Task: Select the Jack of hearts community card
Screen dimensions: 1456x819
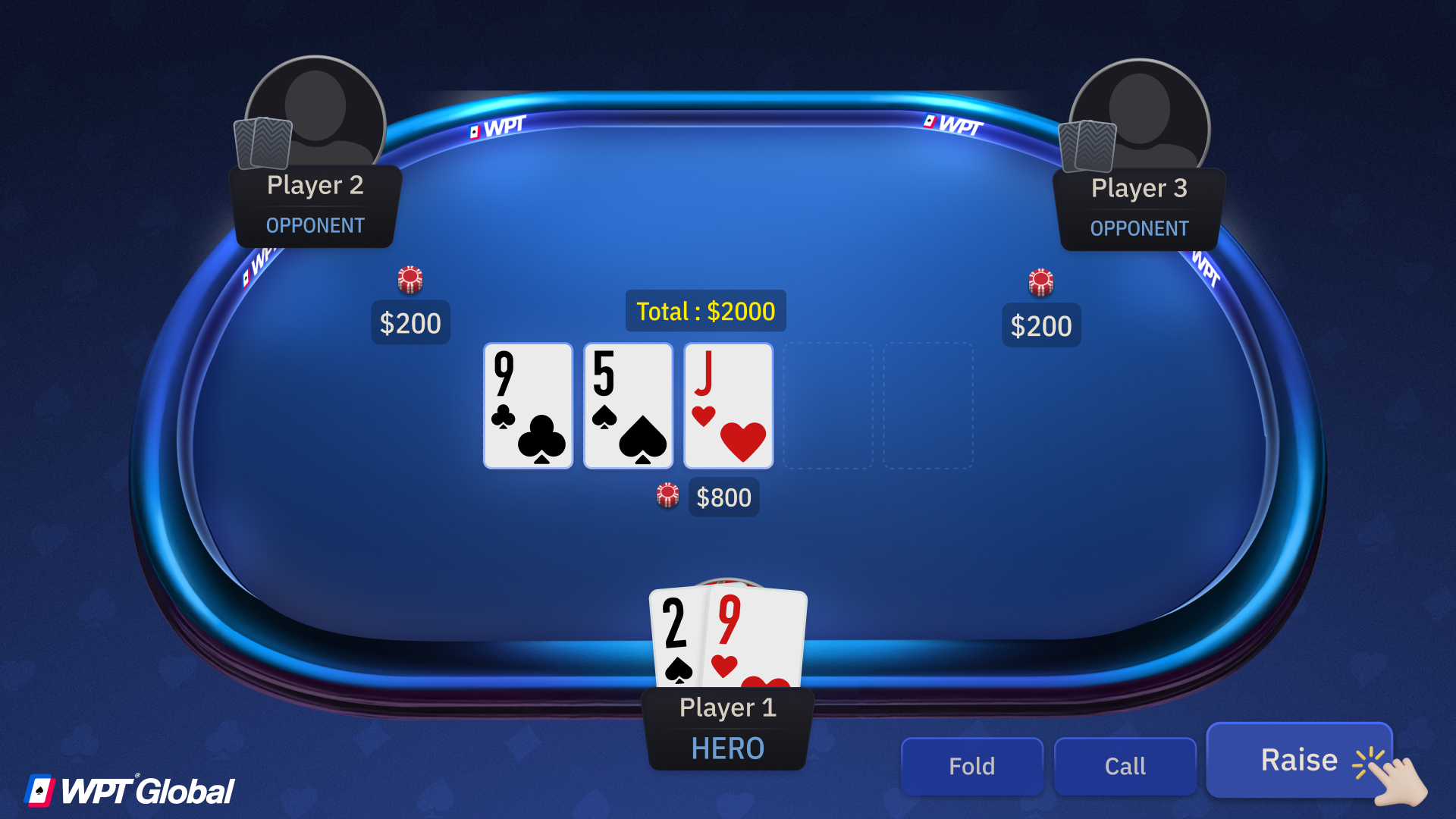Action: (x=728, y=406)
